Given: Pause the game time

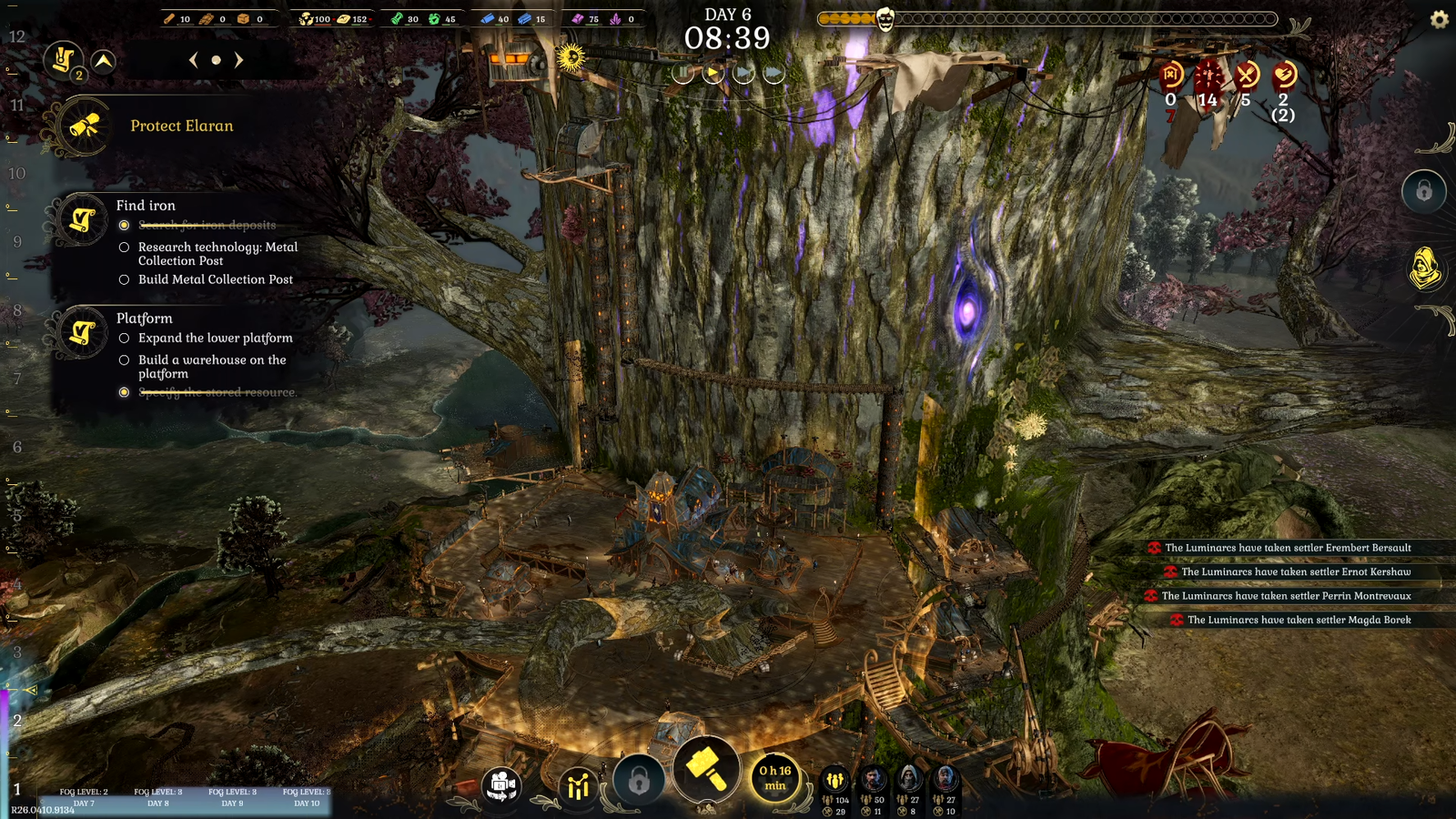Looking at the screenshot, I should click(682, 73).
